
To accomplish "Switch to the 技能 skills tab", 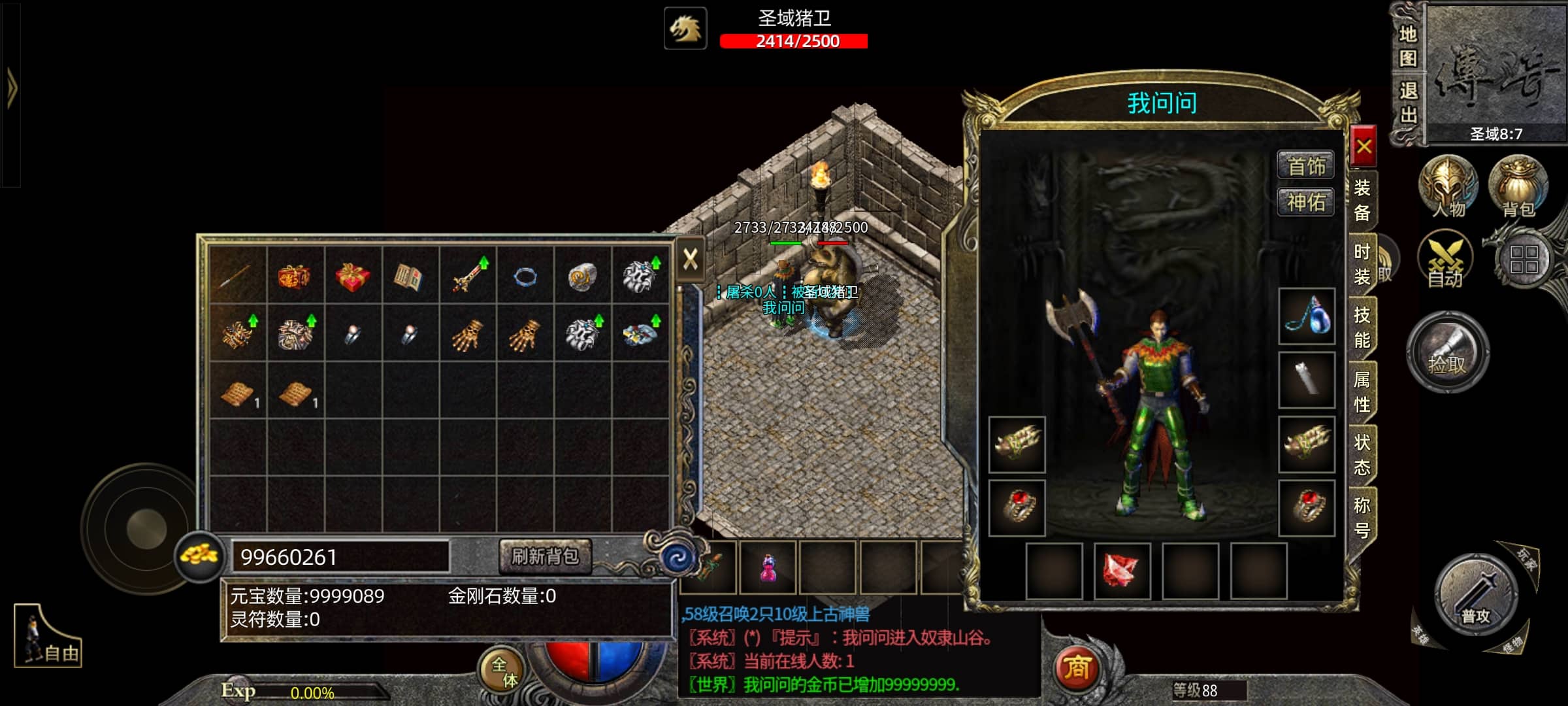I will [x=1362, y=328].
